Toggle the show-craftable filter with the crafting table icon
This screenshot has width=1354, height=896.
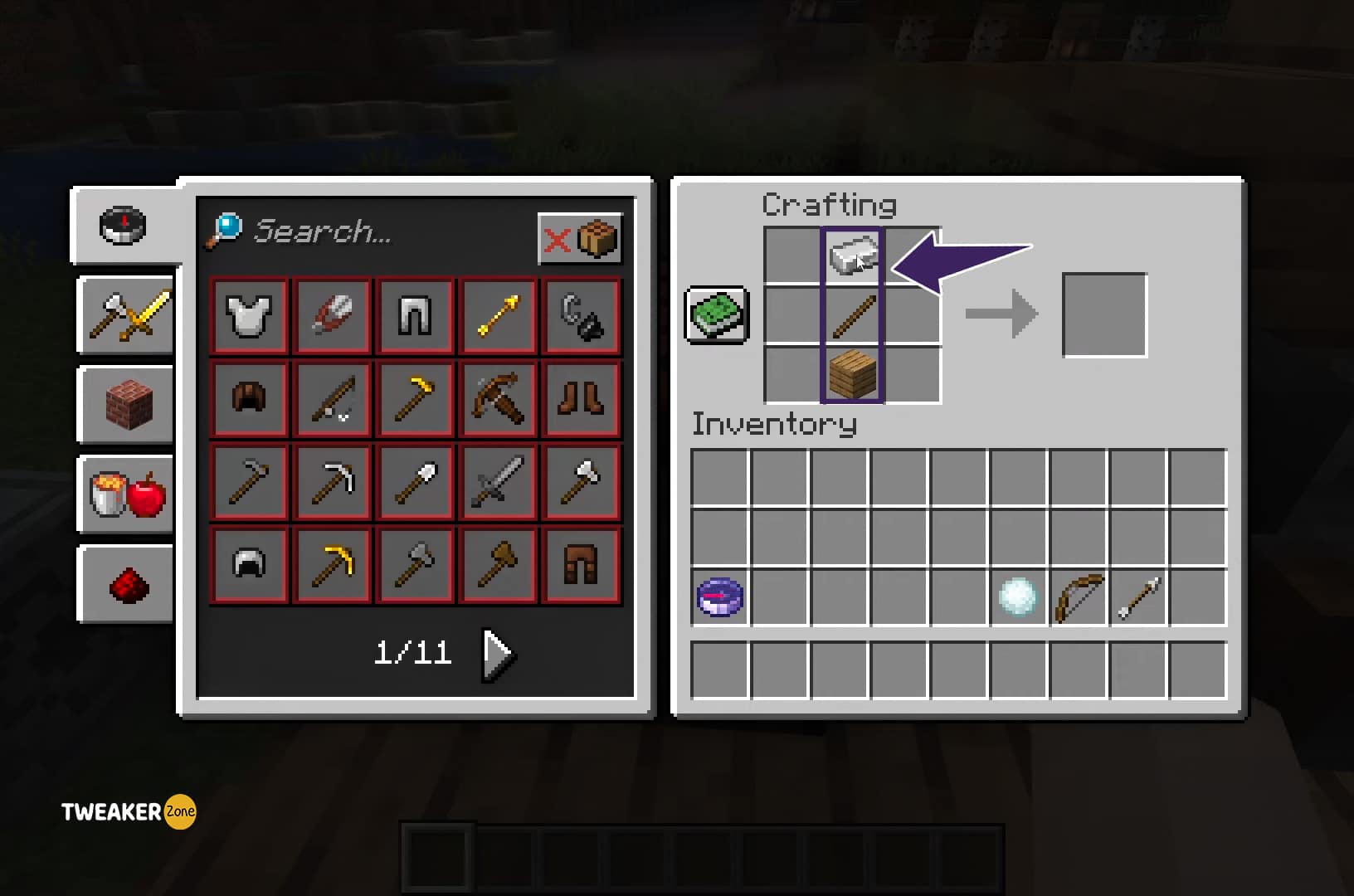pos(597,239)
